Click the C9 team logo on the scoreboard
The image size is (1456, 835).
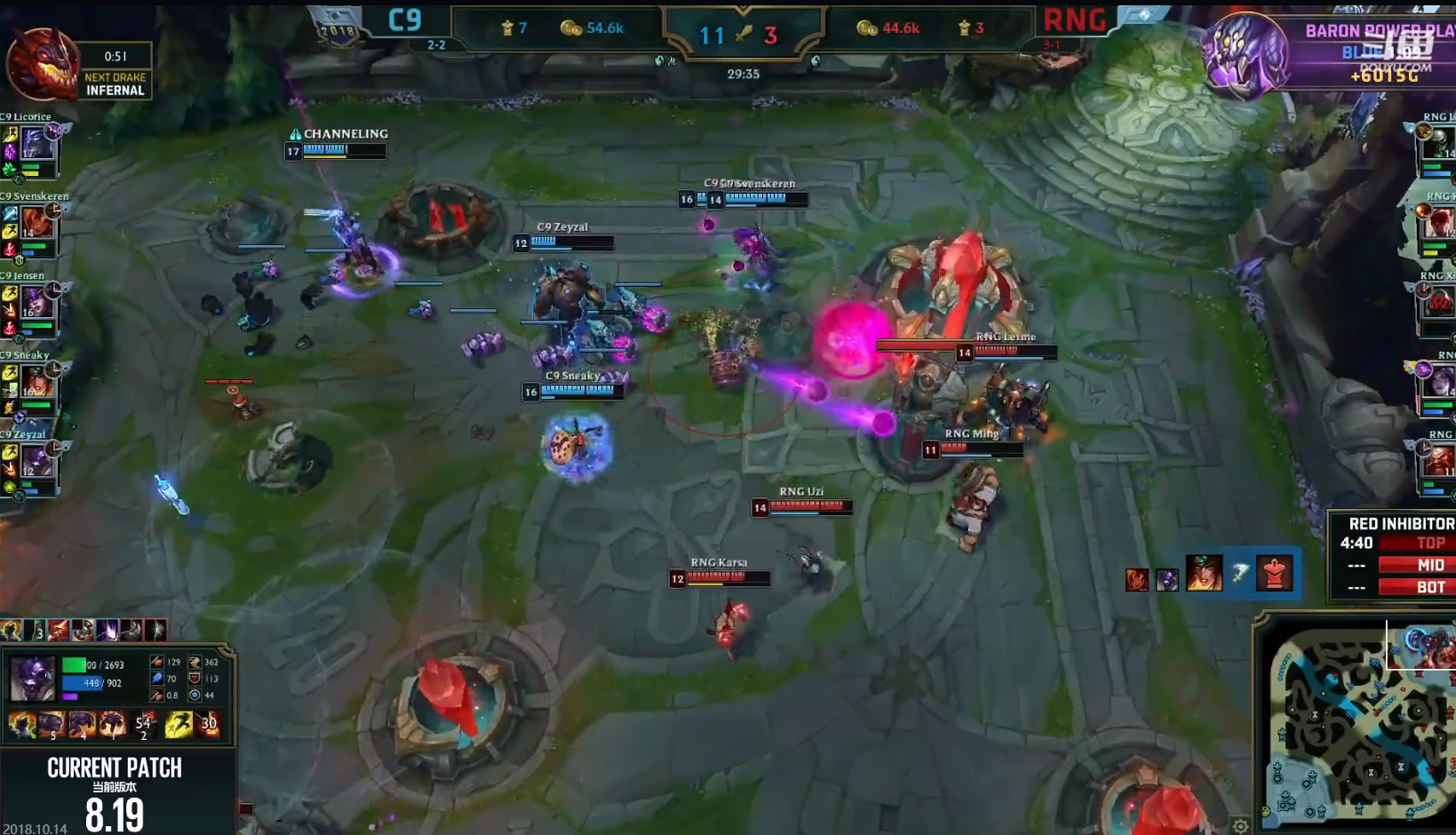(x=405, y=20)
